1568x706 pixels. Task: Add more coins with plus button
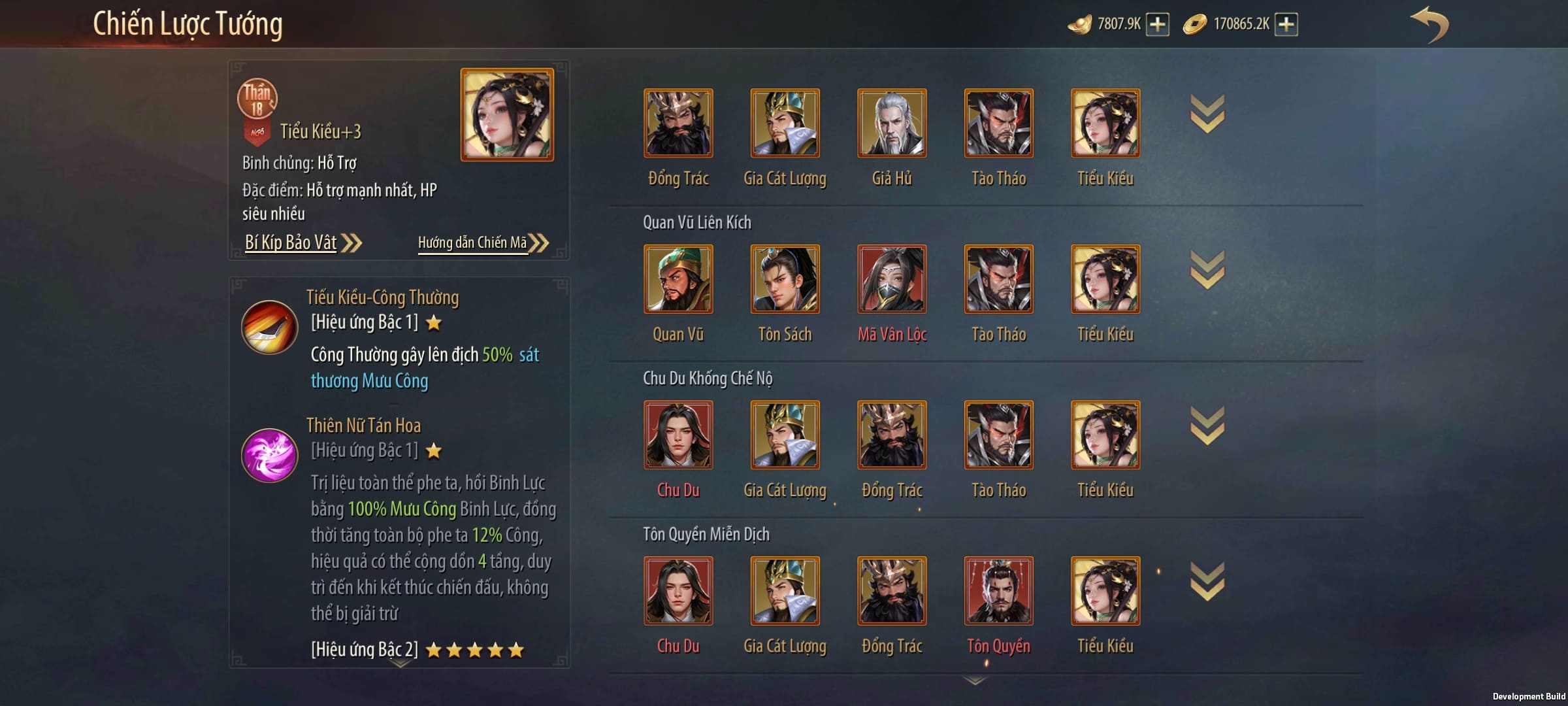(1286, 25)
